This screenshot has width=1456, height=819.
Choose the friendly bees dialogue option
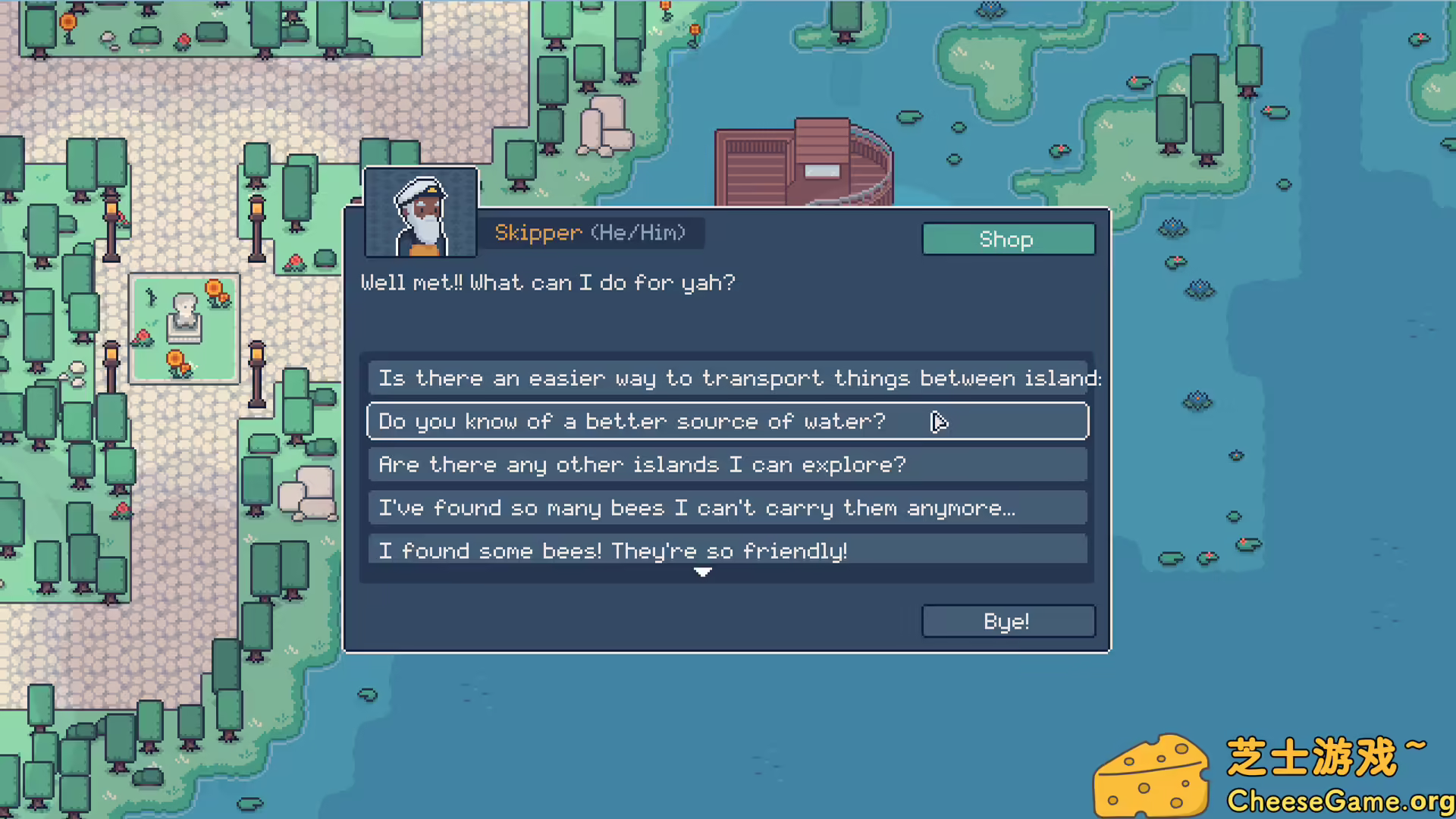click(x=727, y=550)
